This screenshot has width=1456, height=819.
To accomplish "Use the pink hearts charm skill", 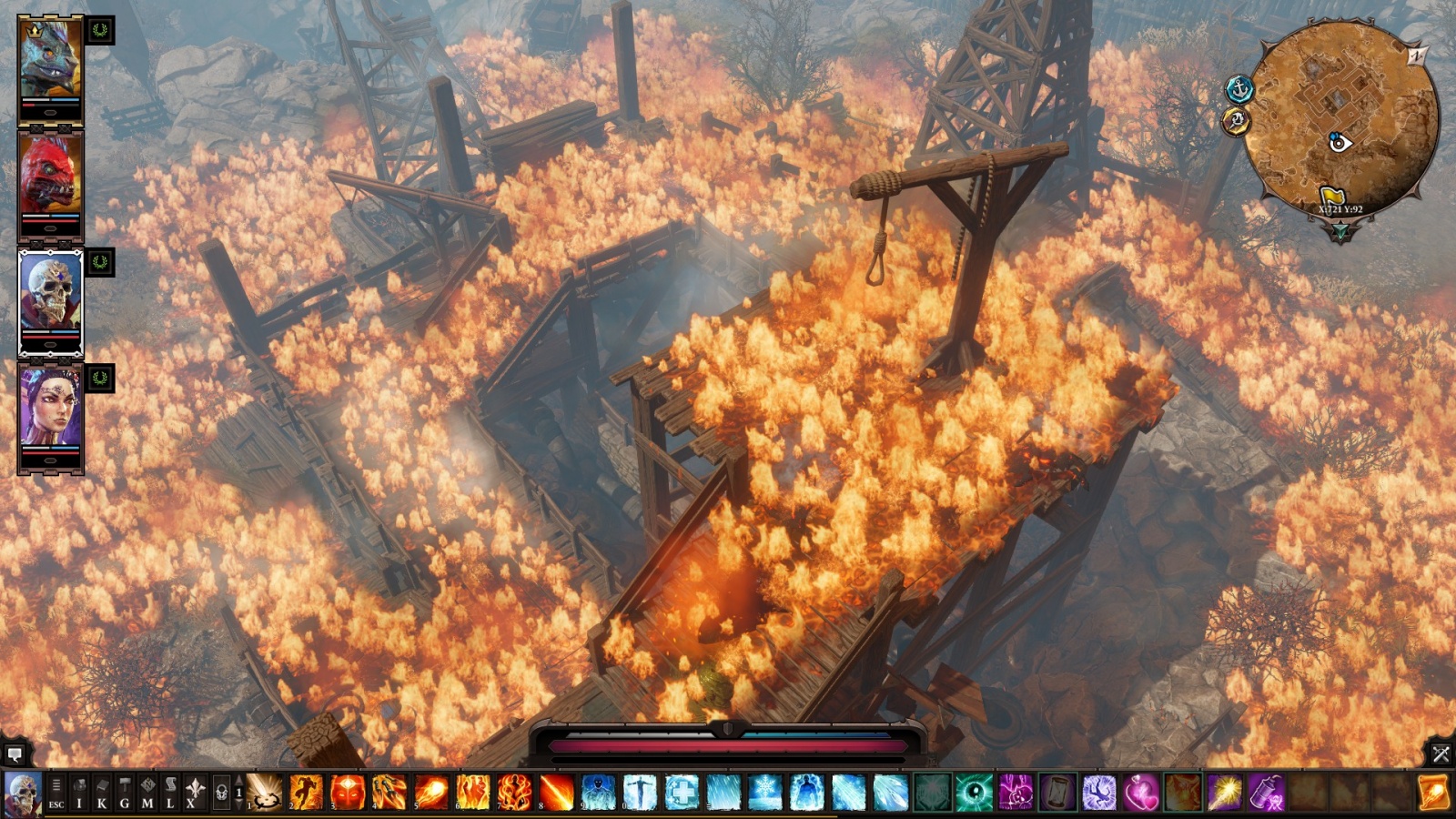I will [1140, 793].
